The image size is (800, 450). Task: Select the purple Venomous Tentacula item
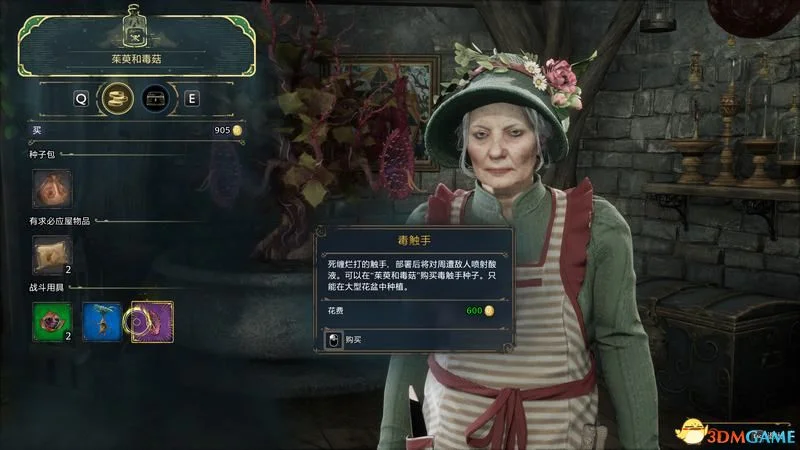(x=152, y=321)
